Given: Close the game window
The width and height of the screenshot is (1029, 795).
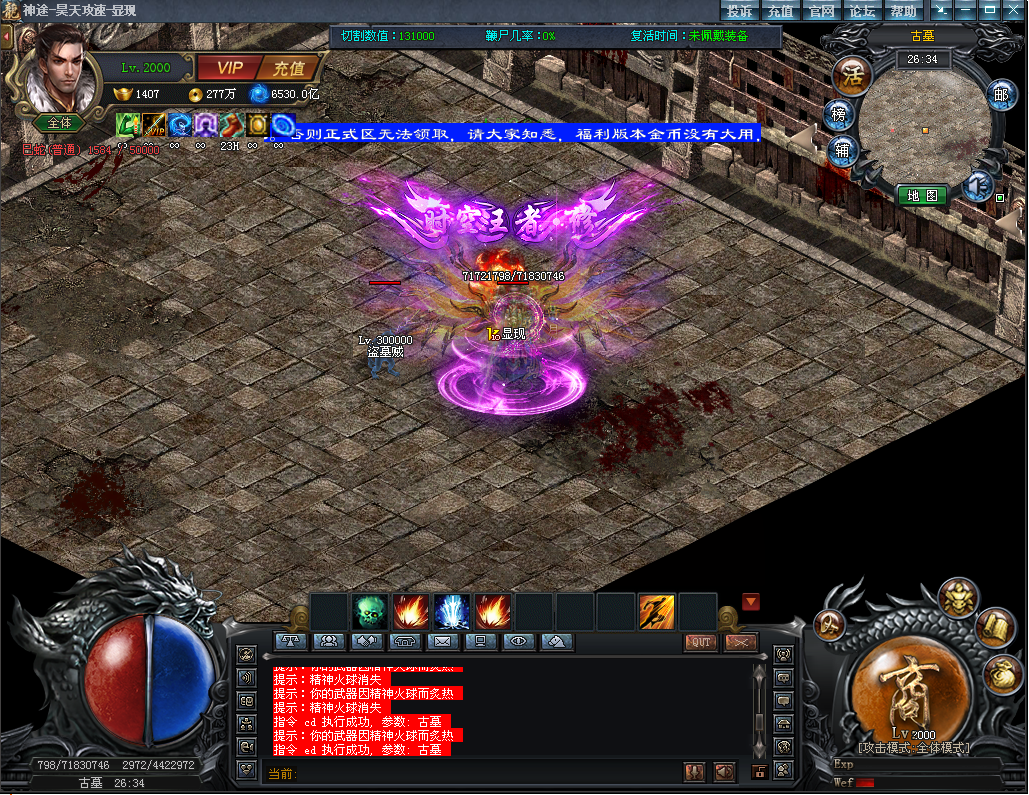Looking at the screenshot, I should coord(1015,10).
